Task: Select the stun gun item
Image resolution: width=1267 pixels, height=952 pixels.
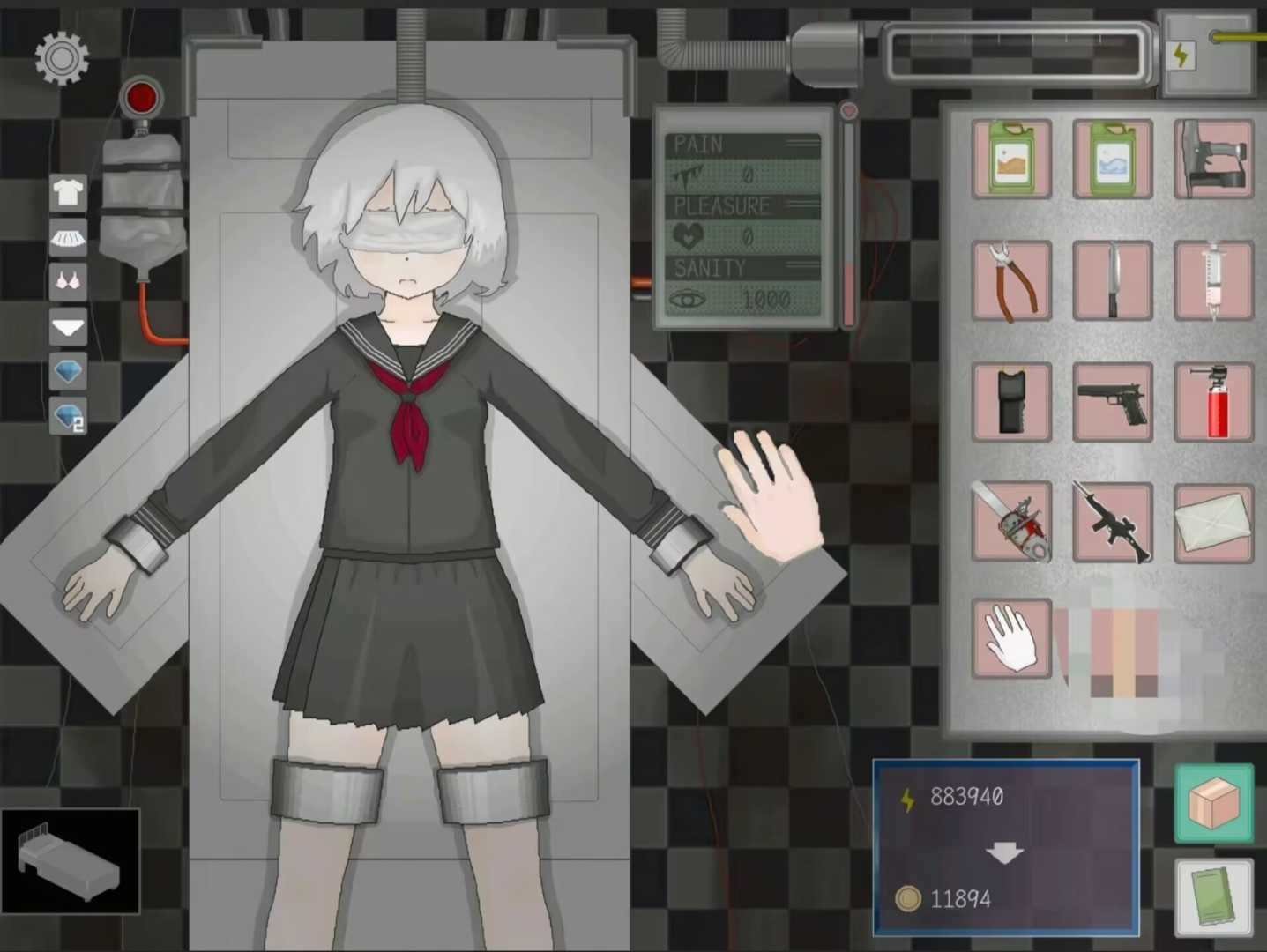Action: [x=1010, y=401]
